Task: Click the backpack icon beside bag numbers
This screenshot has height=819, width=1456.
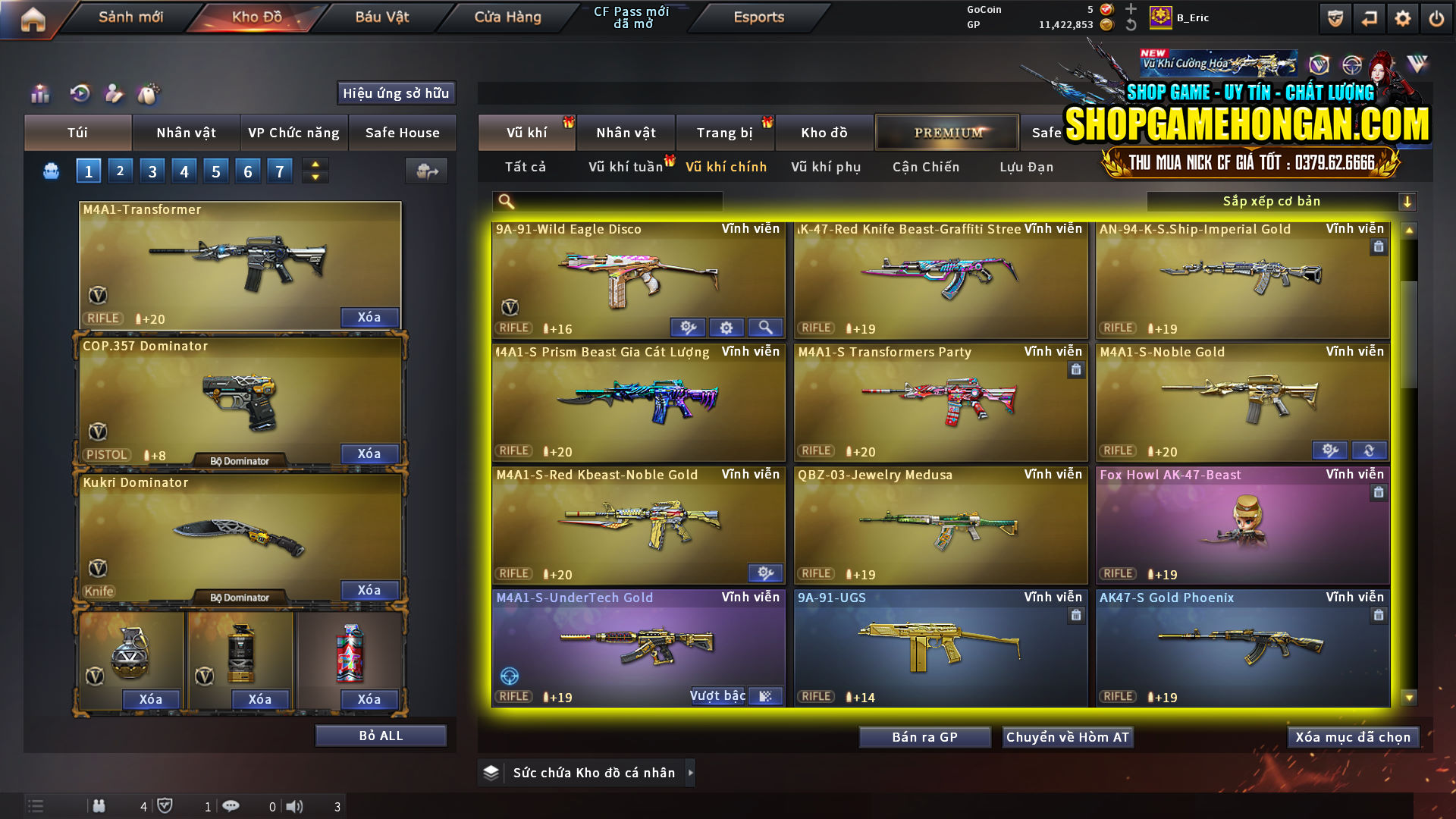Action: [50, 171]
